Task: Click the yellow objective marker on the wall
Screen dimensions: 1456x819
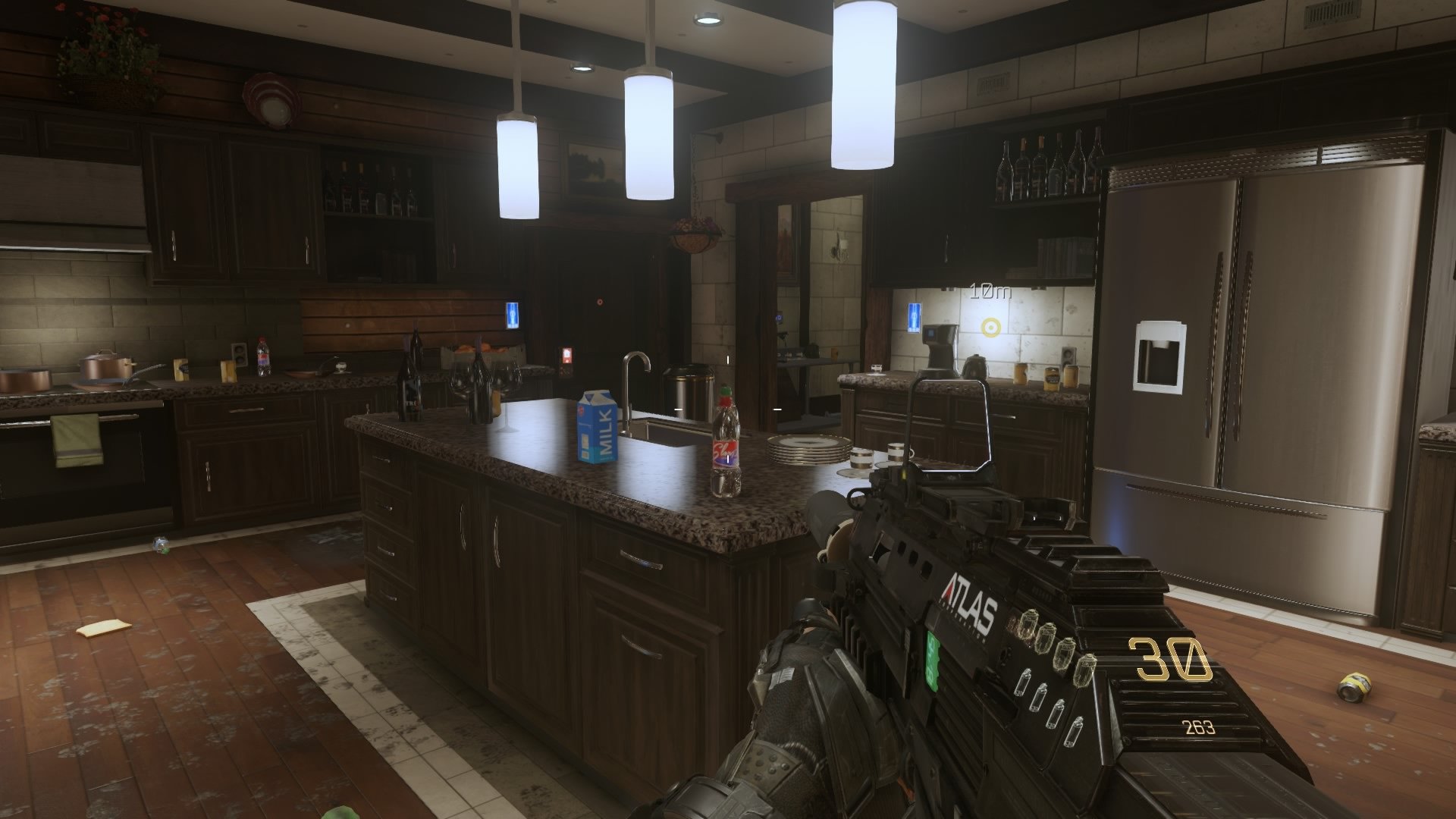Action: coord(991,325)
